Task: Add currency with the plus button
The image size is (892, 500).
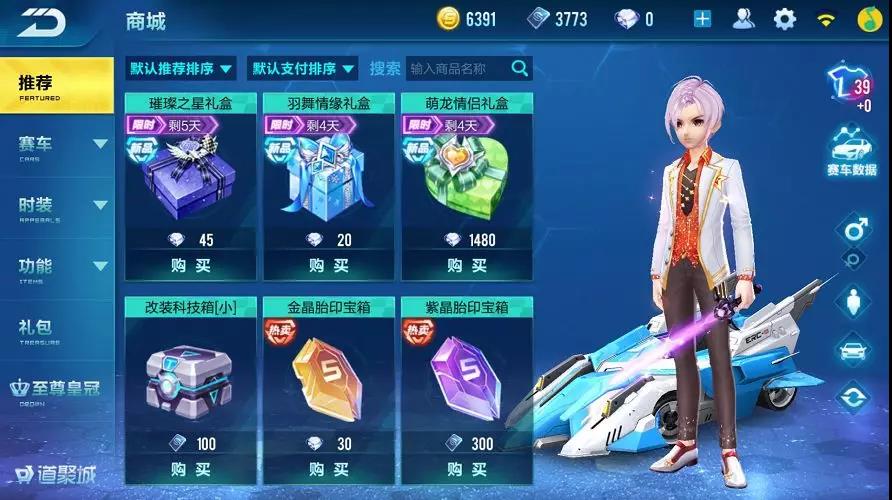Action: click(x=702, y=19)
